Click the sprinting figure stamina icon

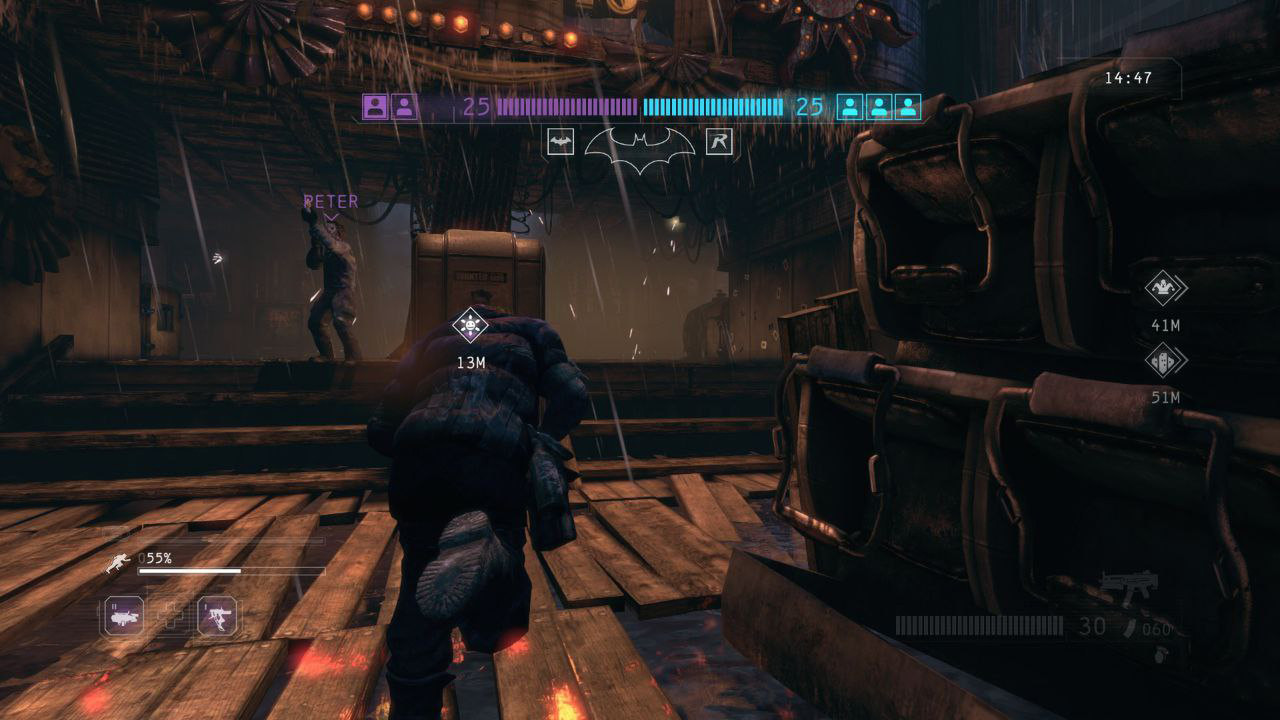click(118, 563)
